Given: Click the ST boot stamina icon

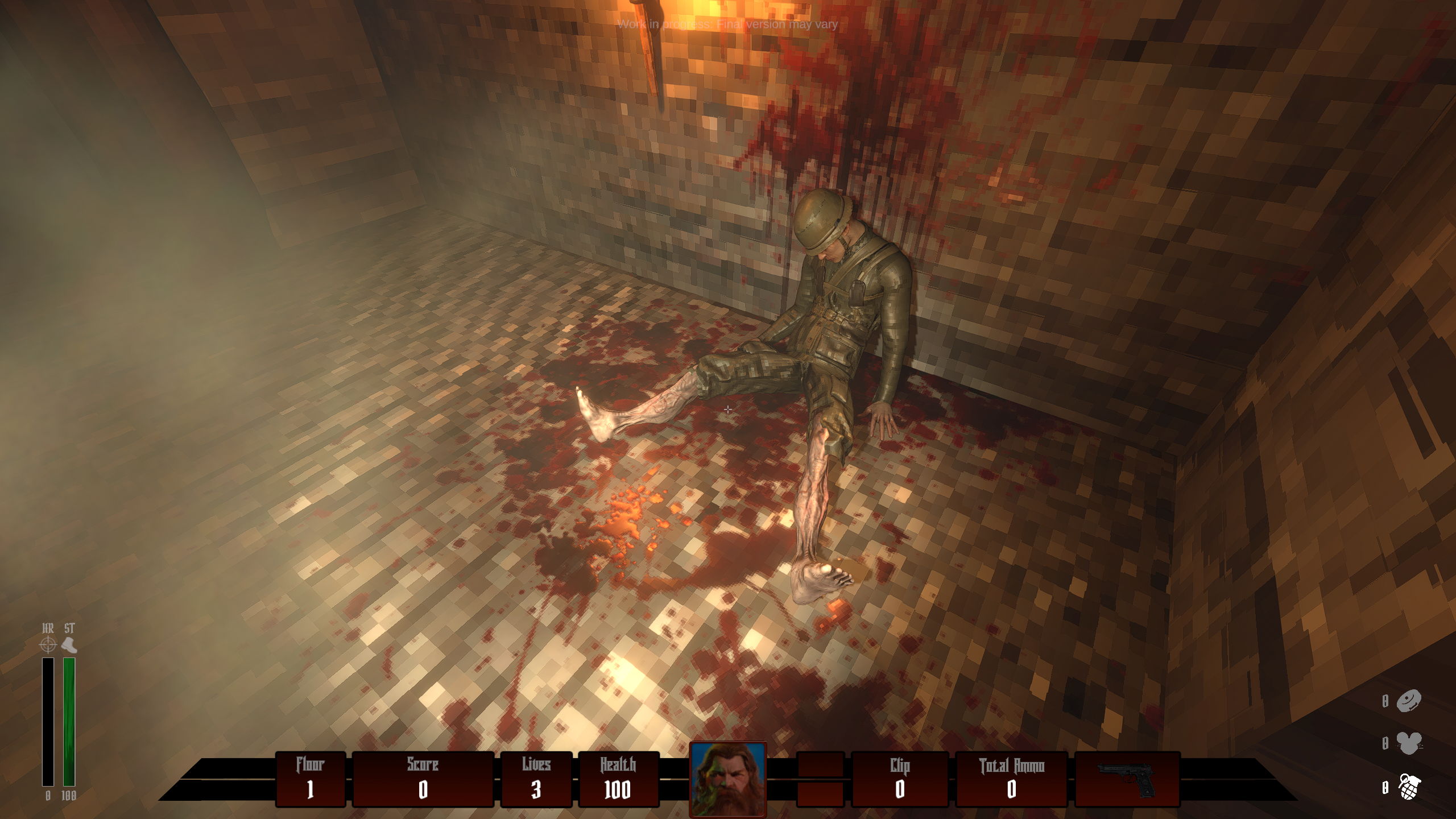Looking at the screenshot, I should click(69, 644).
